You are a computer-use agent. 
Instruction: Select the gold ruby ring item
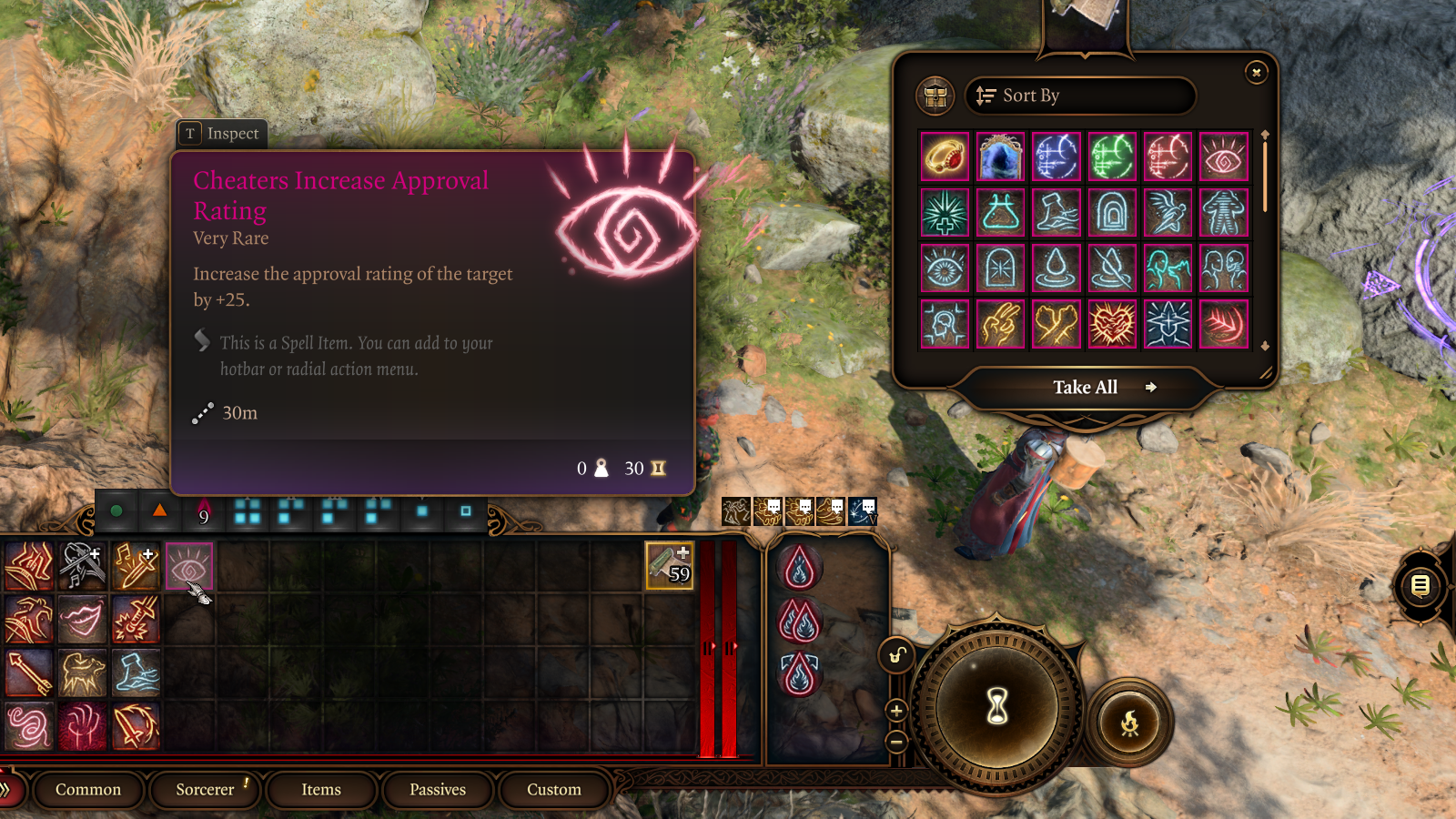[x=945, y=157]
